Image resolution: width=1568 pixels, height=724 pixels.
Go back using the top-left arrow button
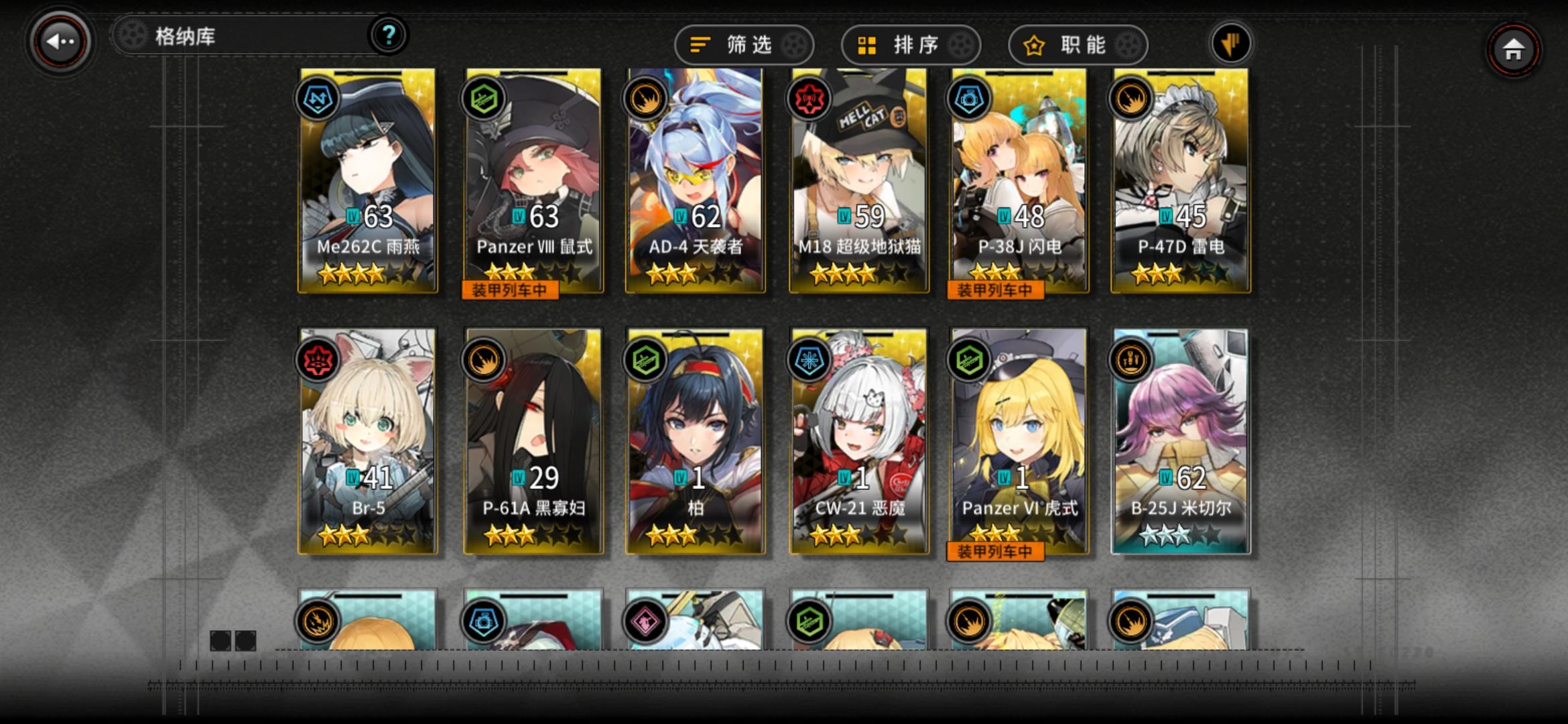pyautogui.click(x=60, y=40)
